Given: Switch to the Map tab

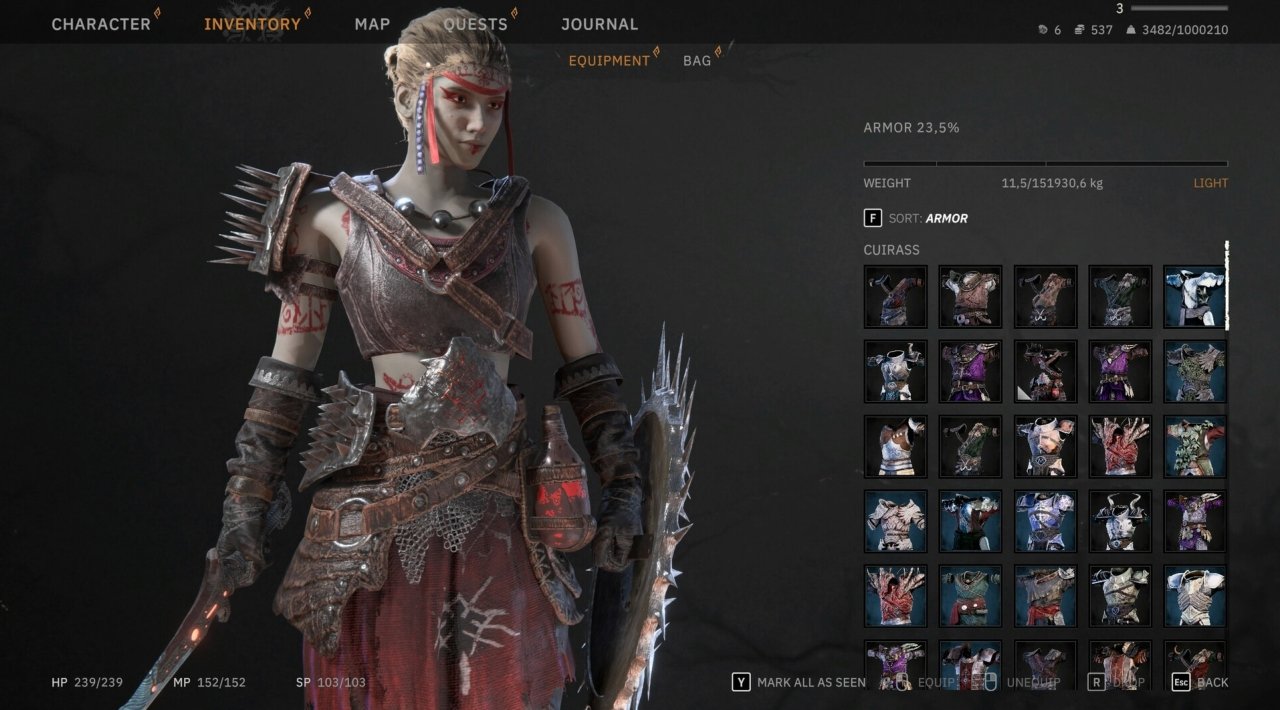Looking at the screenshot, I should coord(372,24).
